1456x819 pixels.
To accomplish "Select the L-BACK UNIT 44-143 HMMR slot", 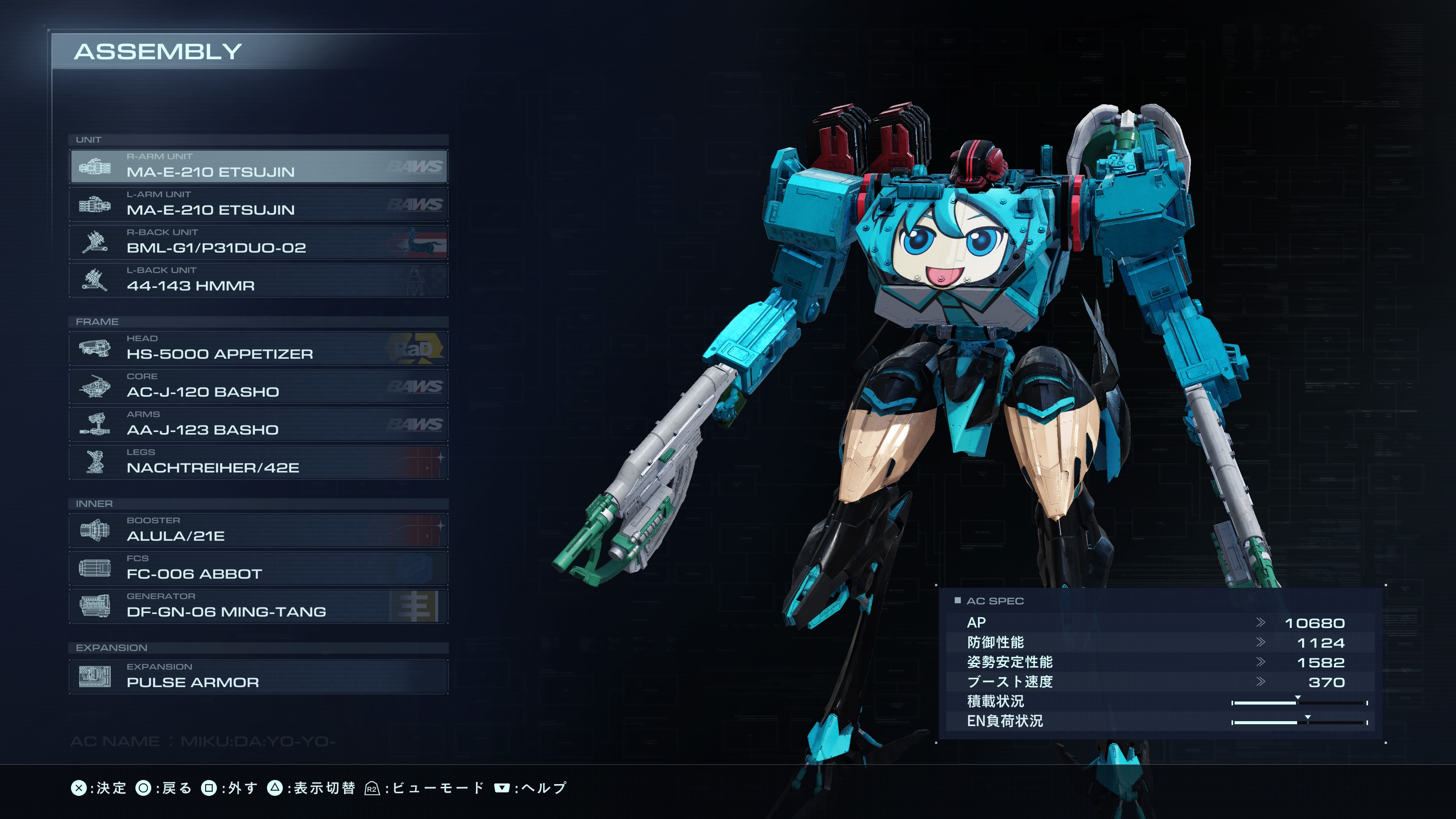I will point(259,280).
